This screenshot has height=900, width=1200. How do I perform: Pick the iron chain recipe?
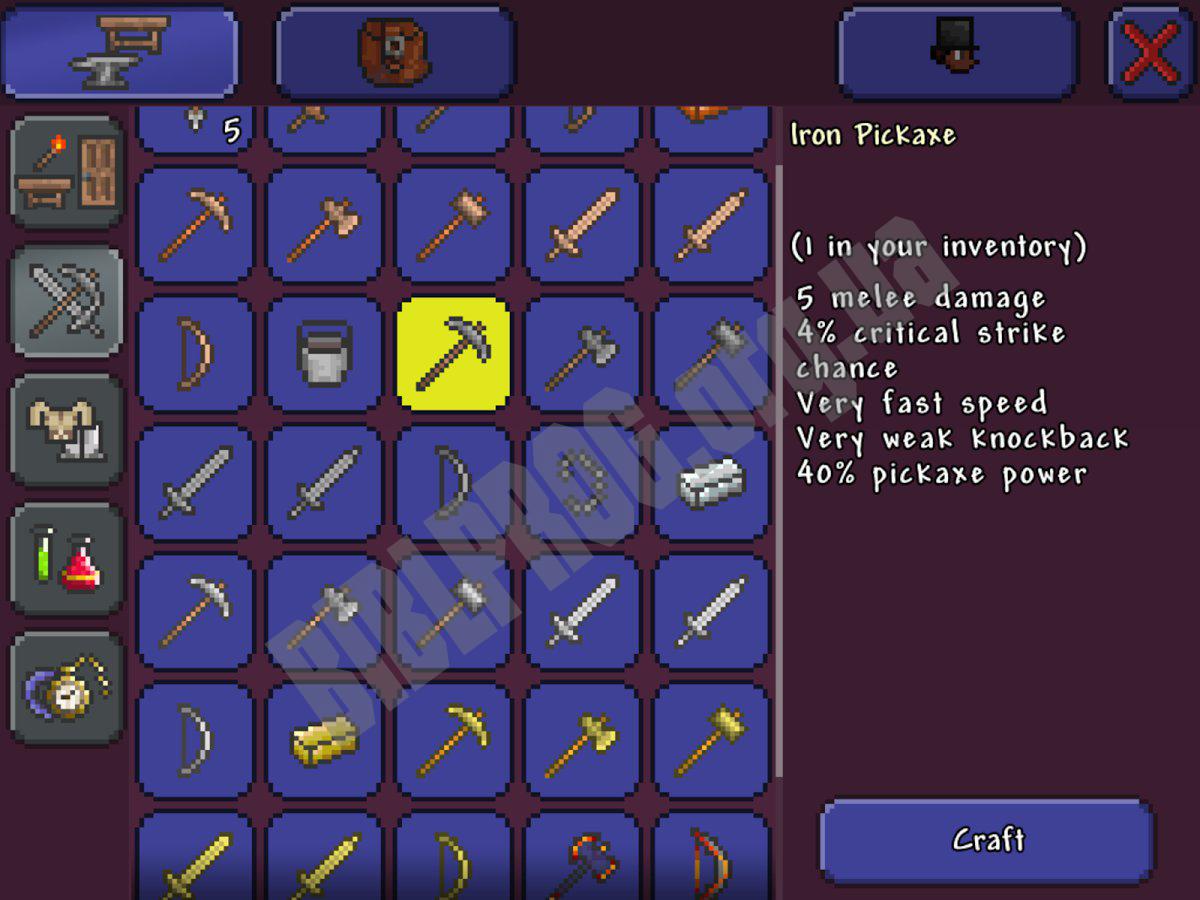(x=583, y=483)
